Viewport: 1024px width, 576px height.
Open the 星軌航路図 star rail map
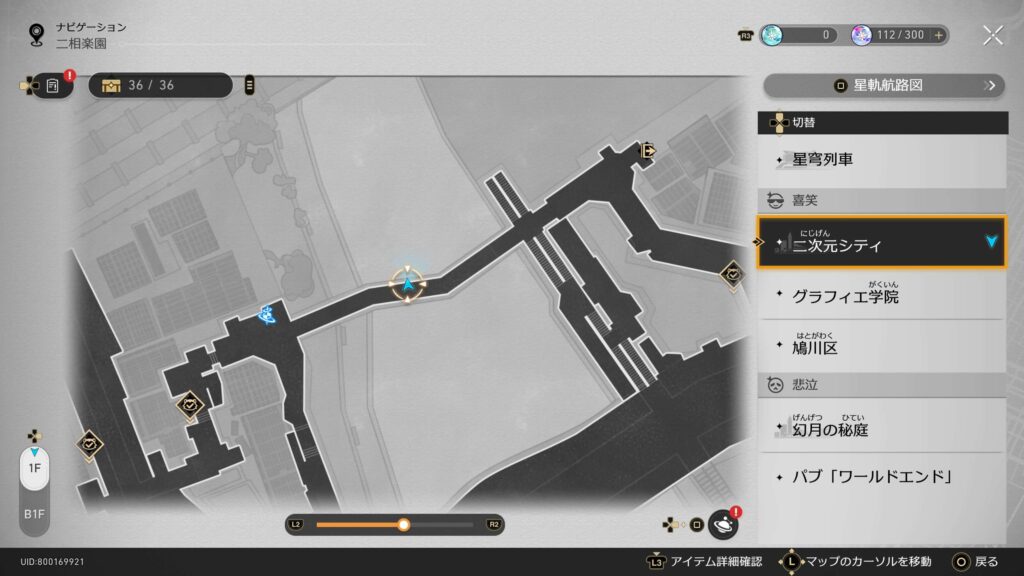[884, 85]
